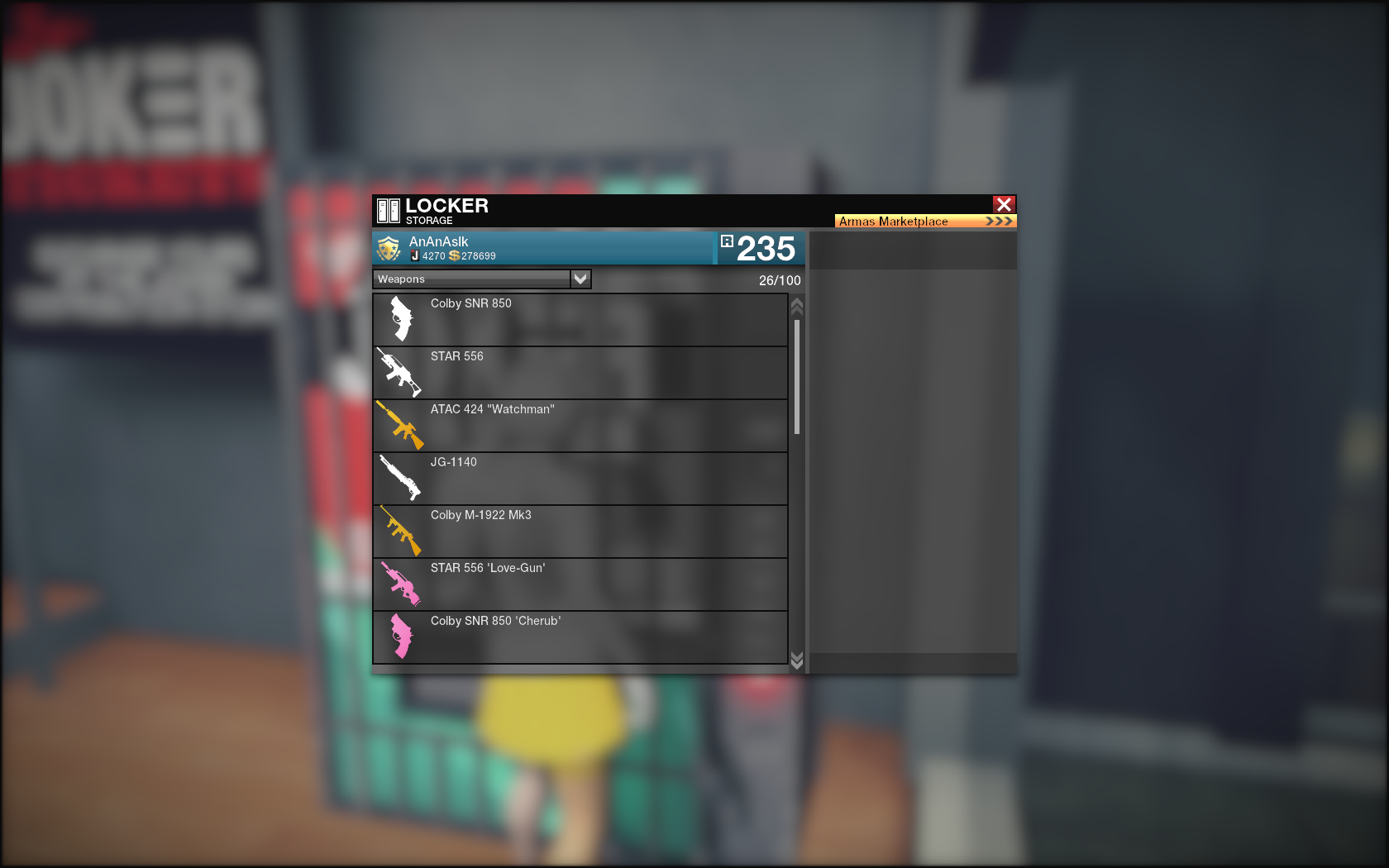Pick the JG-1140 shotgun entry

[580, 479]
